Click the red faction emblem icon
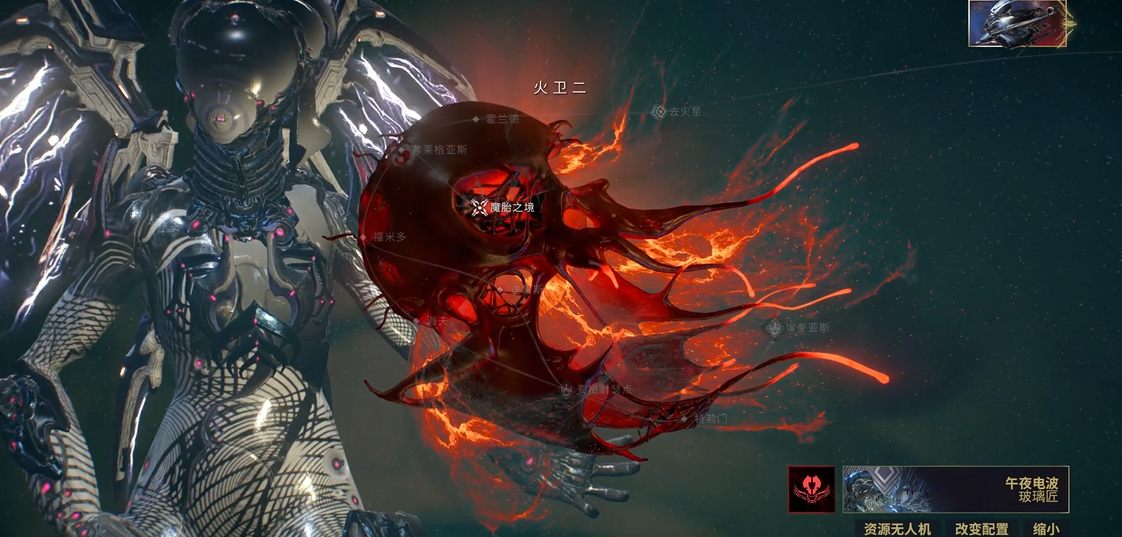Image resolution: width=1122 pixels, height=537 pixels. point(811,490)
